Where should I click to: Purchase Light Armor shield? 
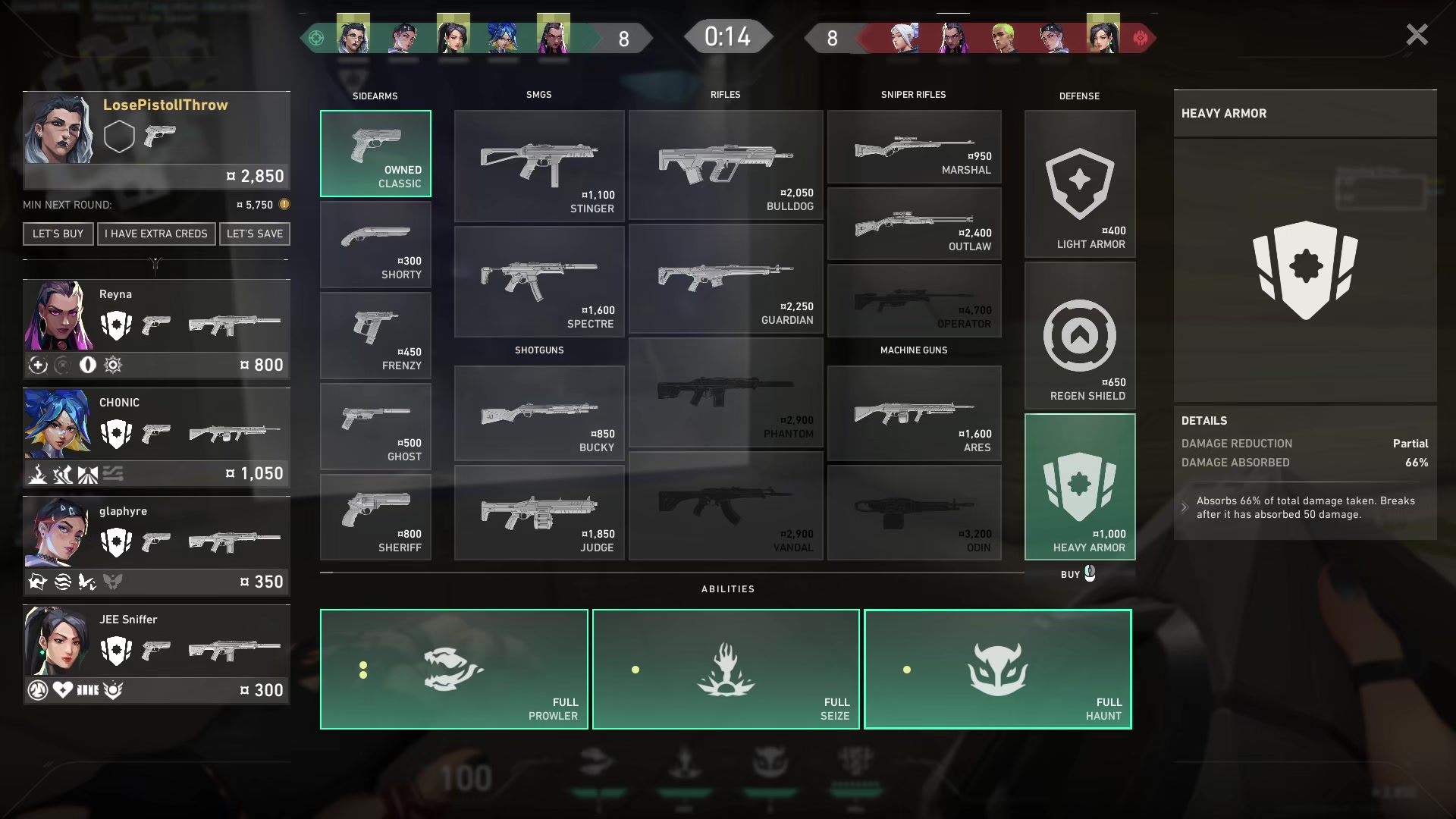tap(1079, 184)
